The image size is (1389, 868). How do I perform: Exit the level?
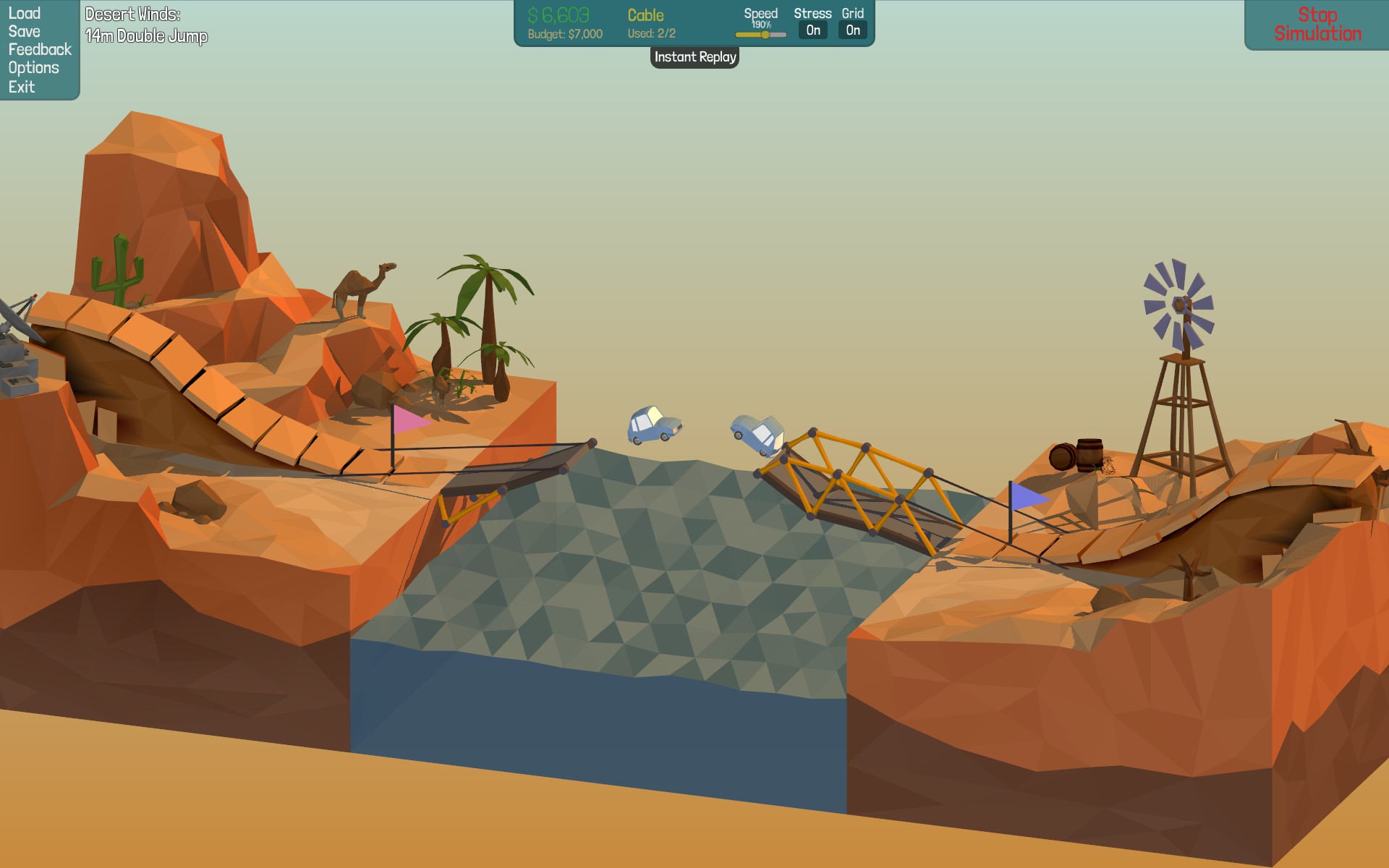[22, 87]
